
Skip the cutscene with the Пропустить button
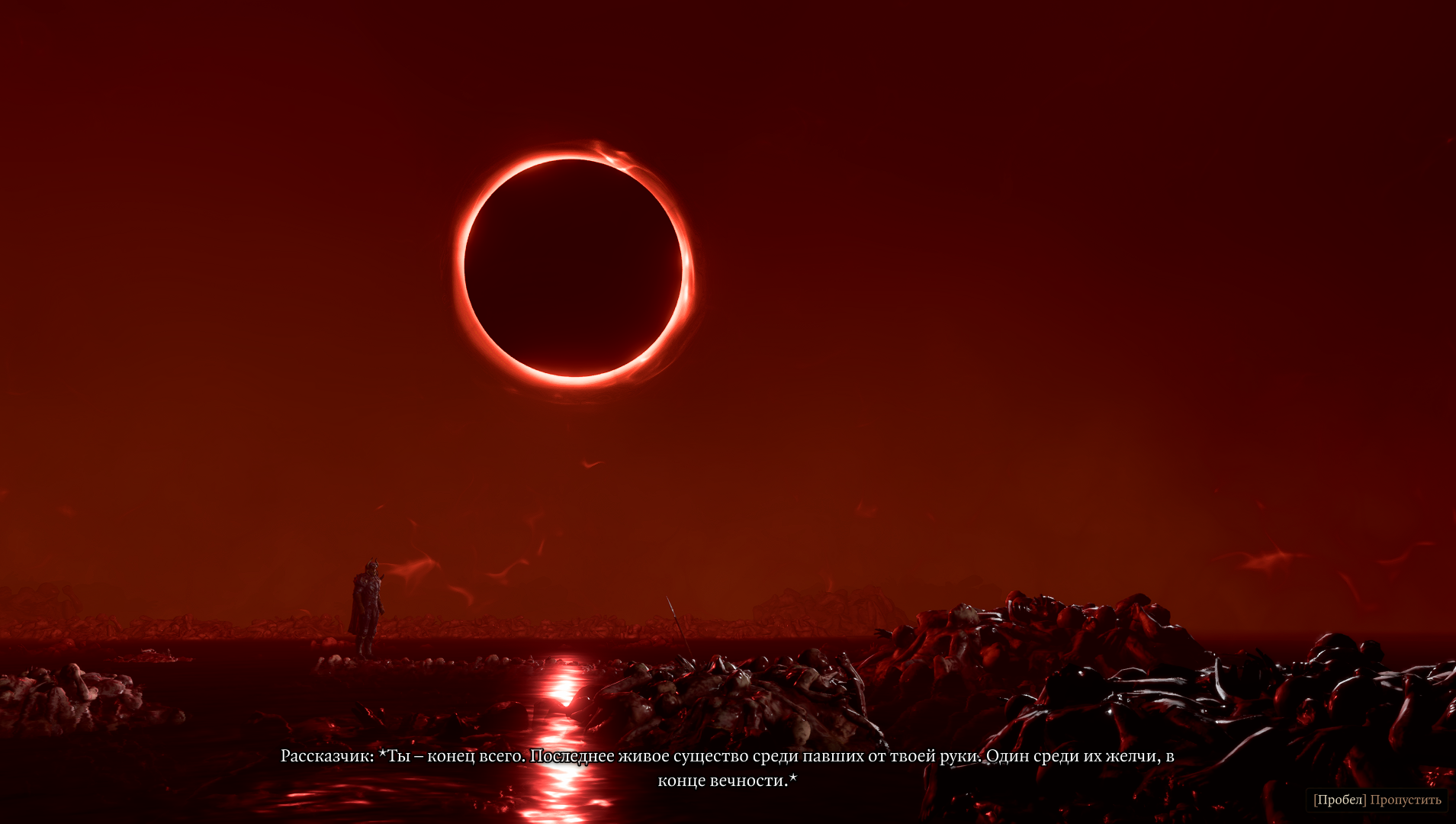[1377, 800]
